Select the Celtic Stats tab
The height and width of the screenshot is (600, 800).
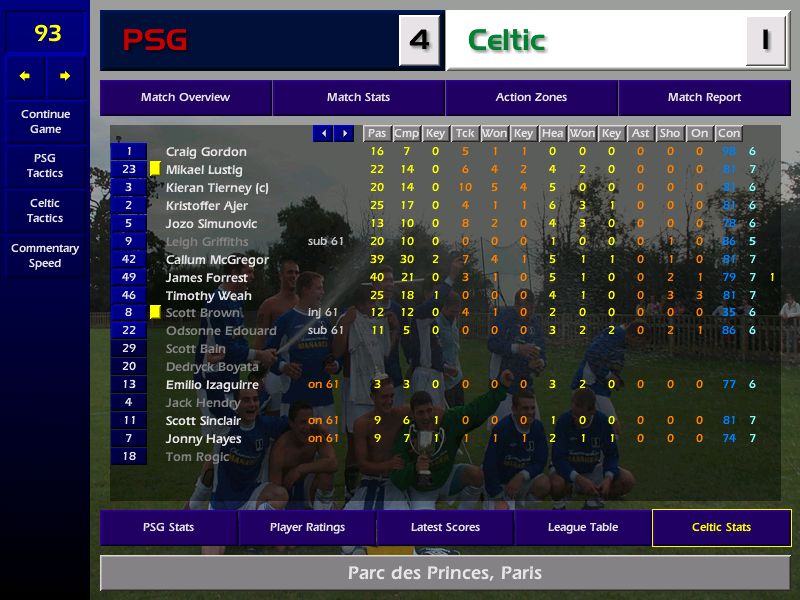tap(721, 528)
